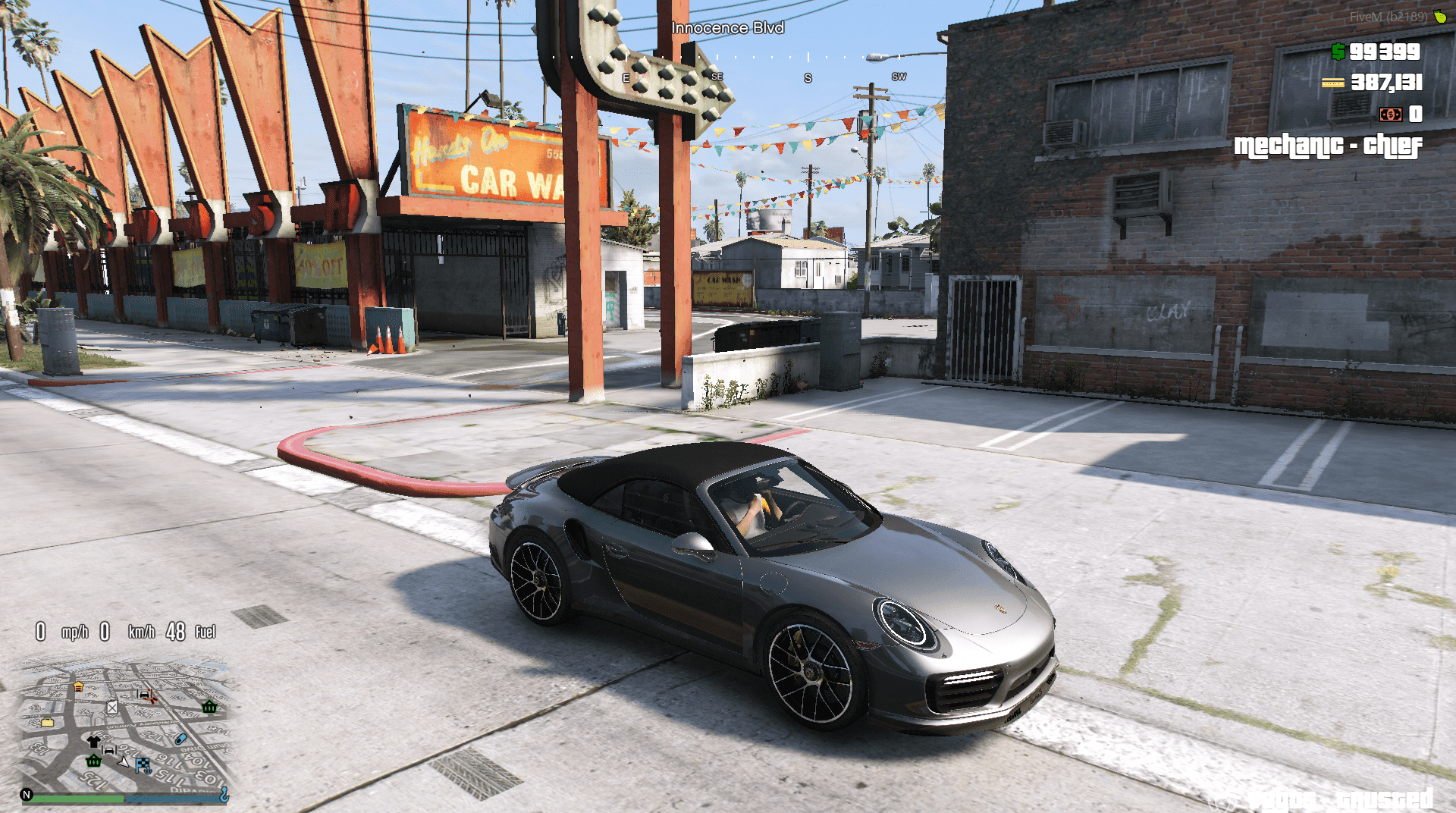Select the orange house blip on the minimap

point(78,686)
